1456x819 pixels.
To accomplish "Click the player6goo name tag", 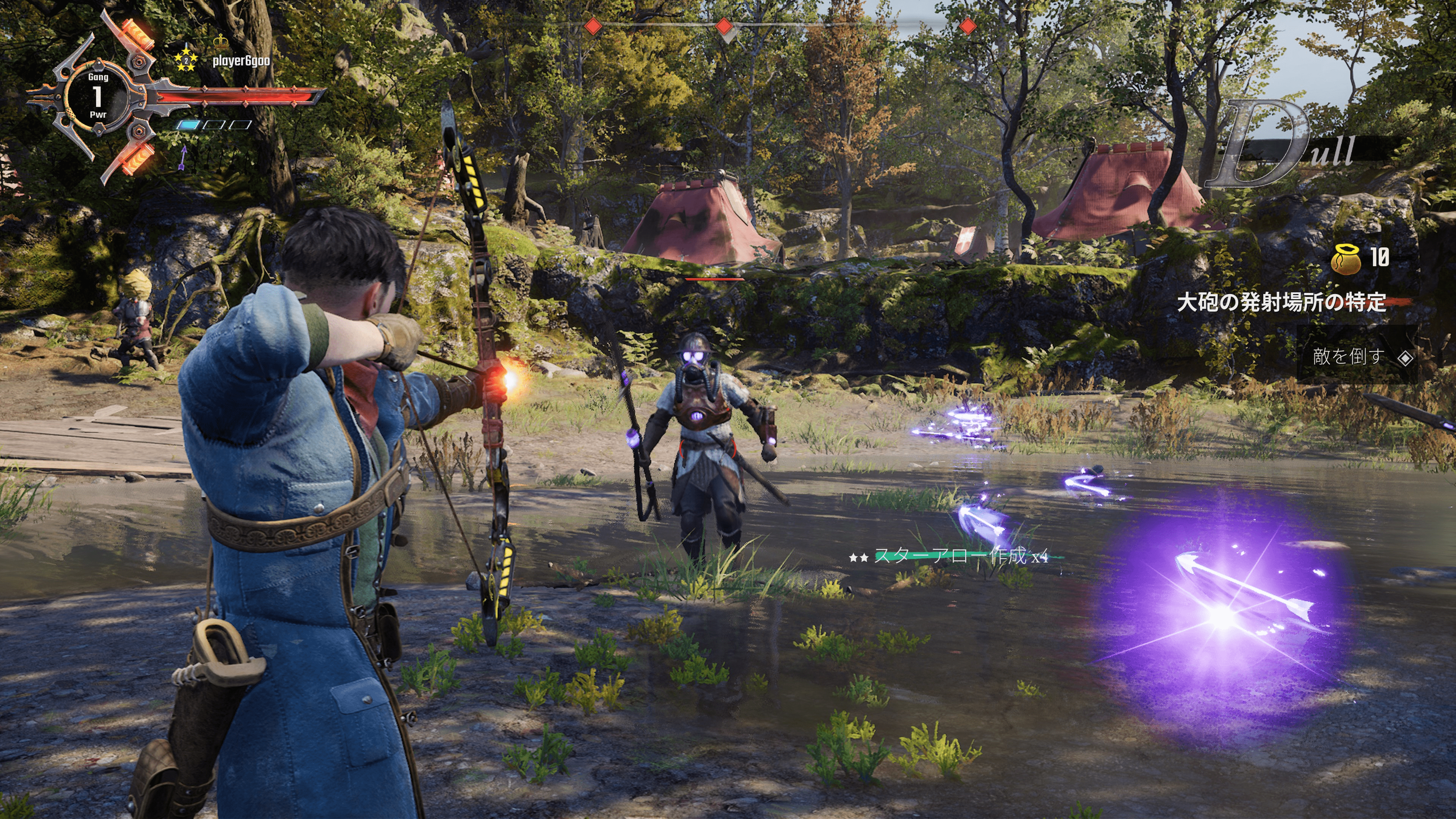I will click(241, 61).
